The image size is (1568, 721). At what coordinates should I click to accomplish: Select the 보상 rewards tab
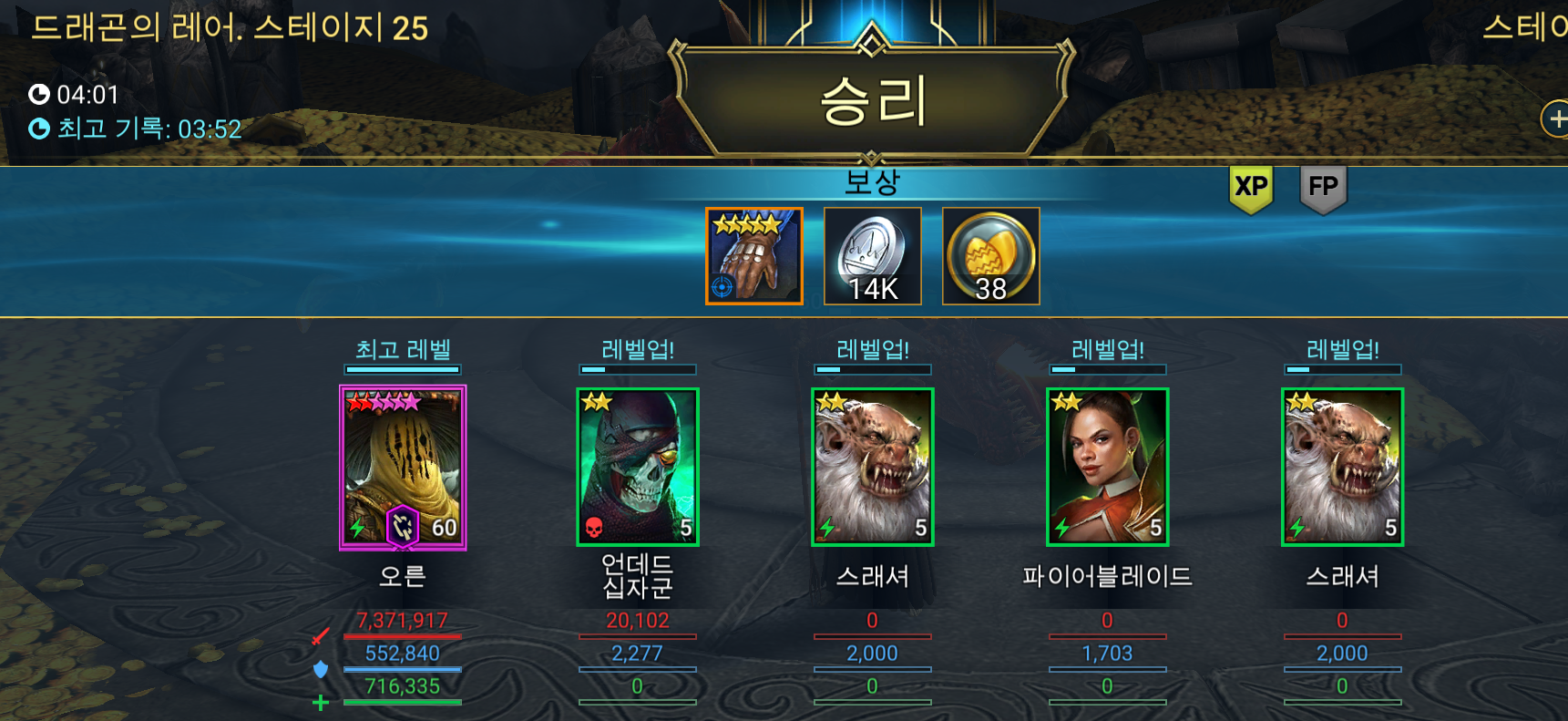click(872, 180)
